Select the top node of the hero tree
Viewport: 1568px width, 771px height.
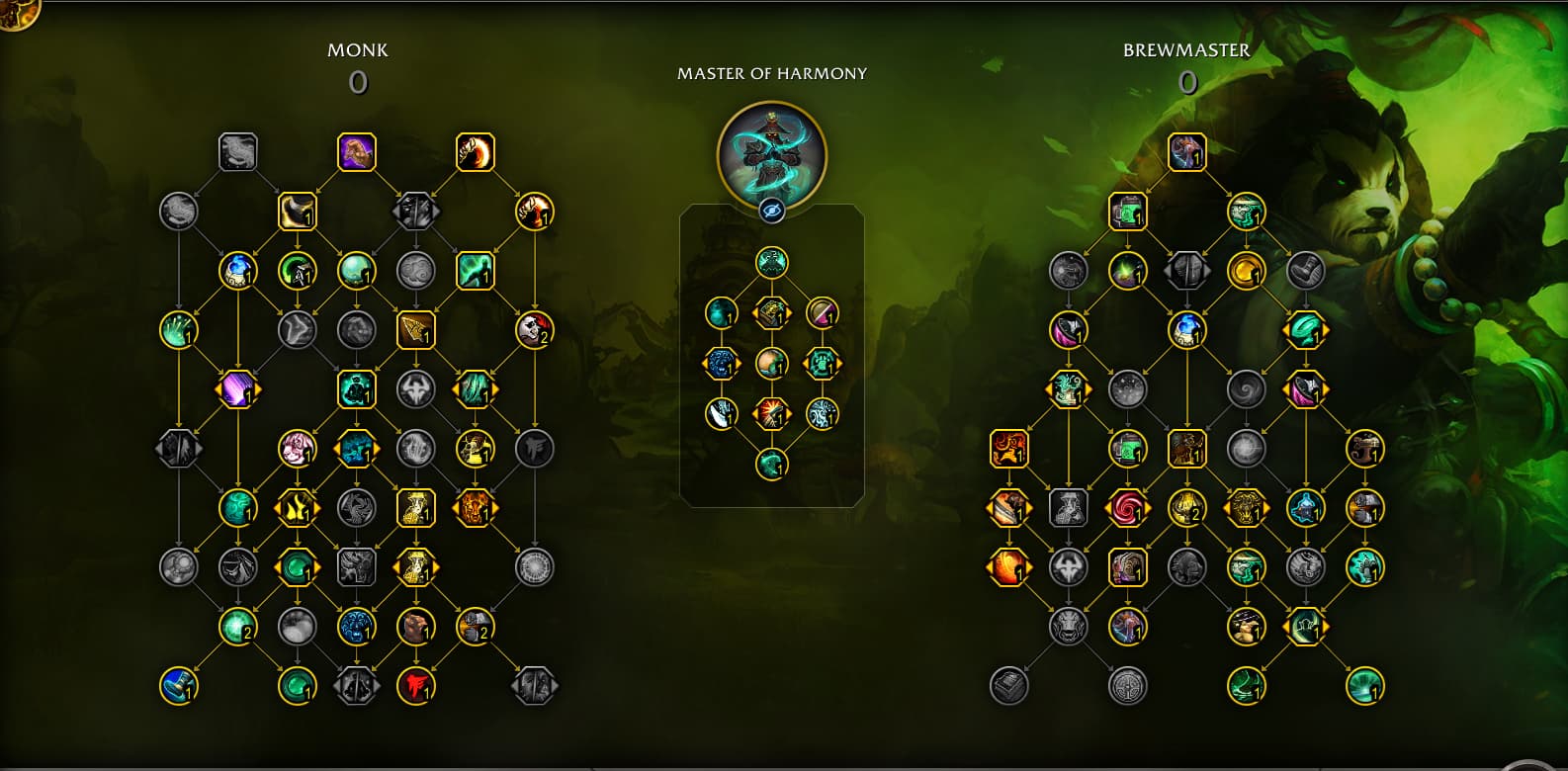click(x=772, y=263)
